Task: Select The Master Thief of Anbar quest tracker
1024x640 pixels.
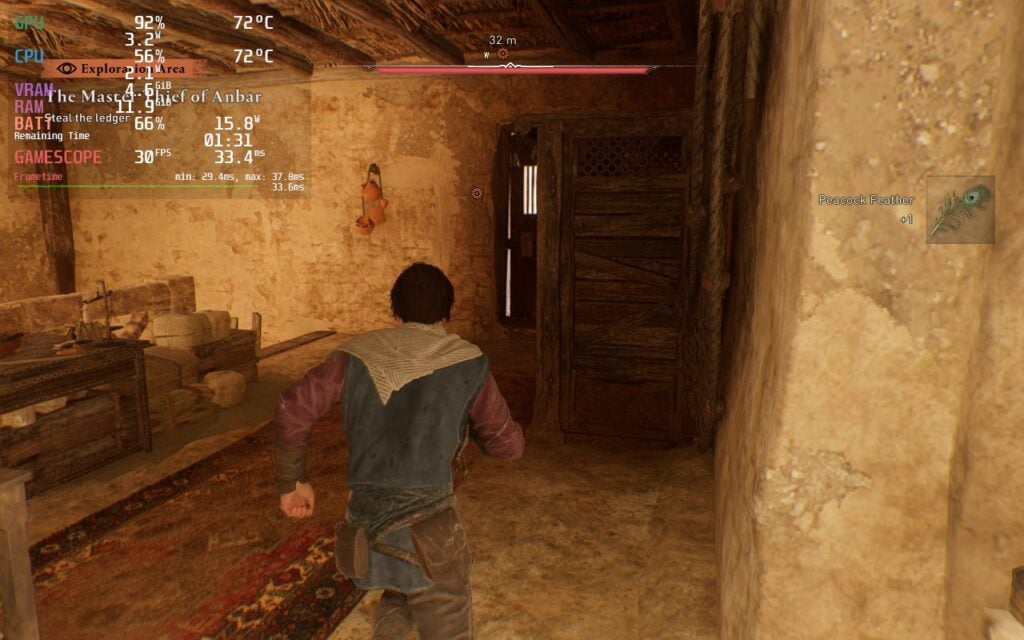Action: point(154,97)
